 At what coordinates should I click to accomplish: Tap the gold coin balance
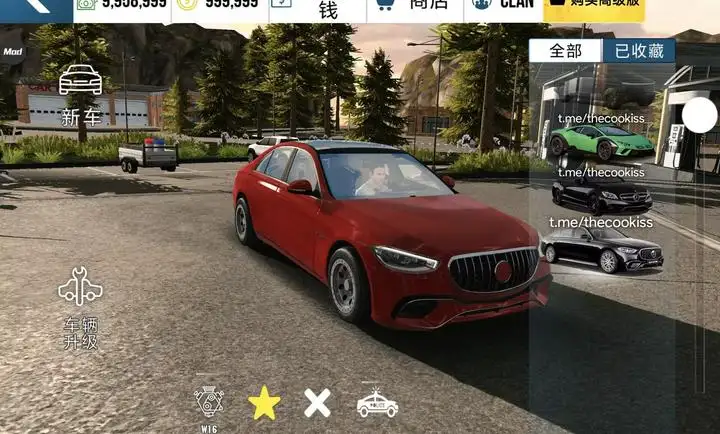click(x=218, y=6)
